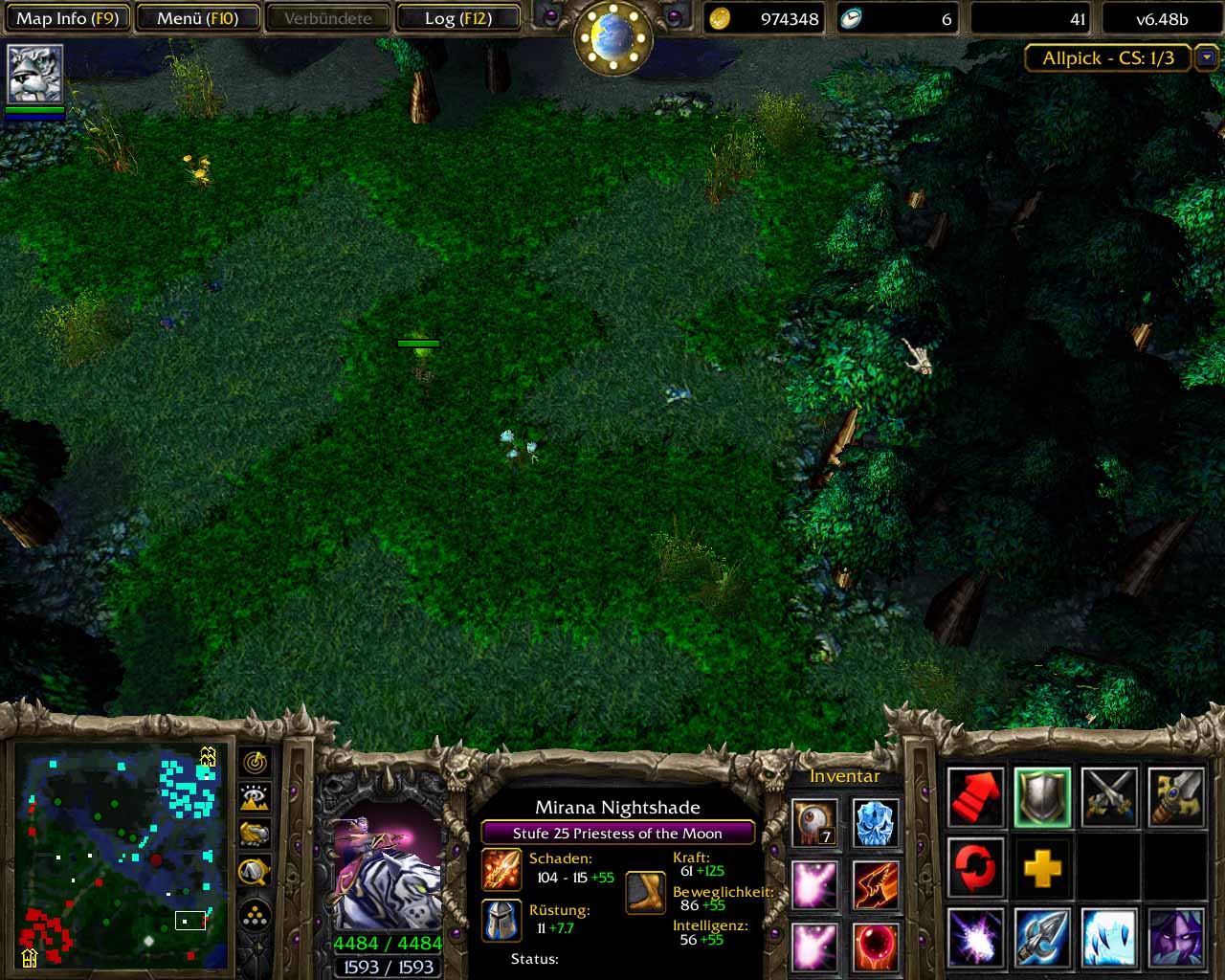Toggle ally color mode (gauntlet handshake icon)
1225x980 pixels.
tap(255, 834)
